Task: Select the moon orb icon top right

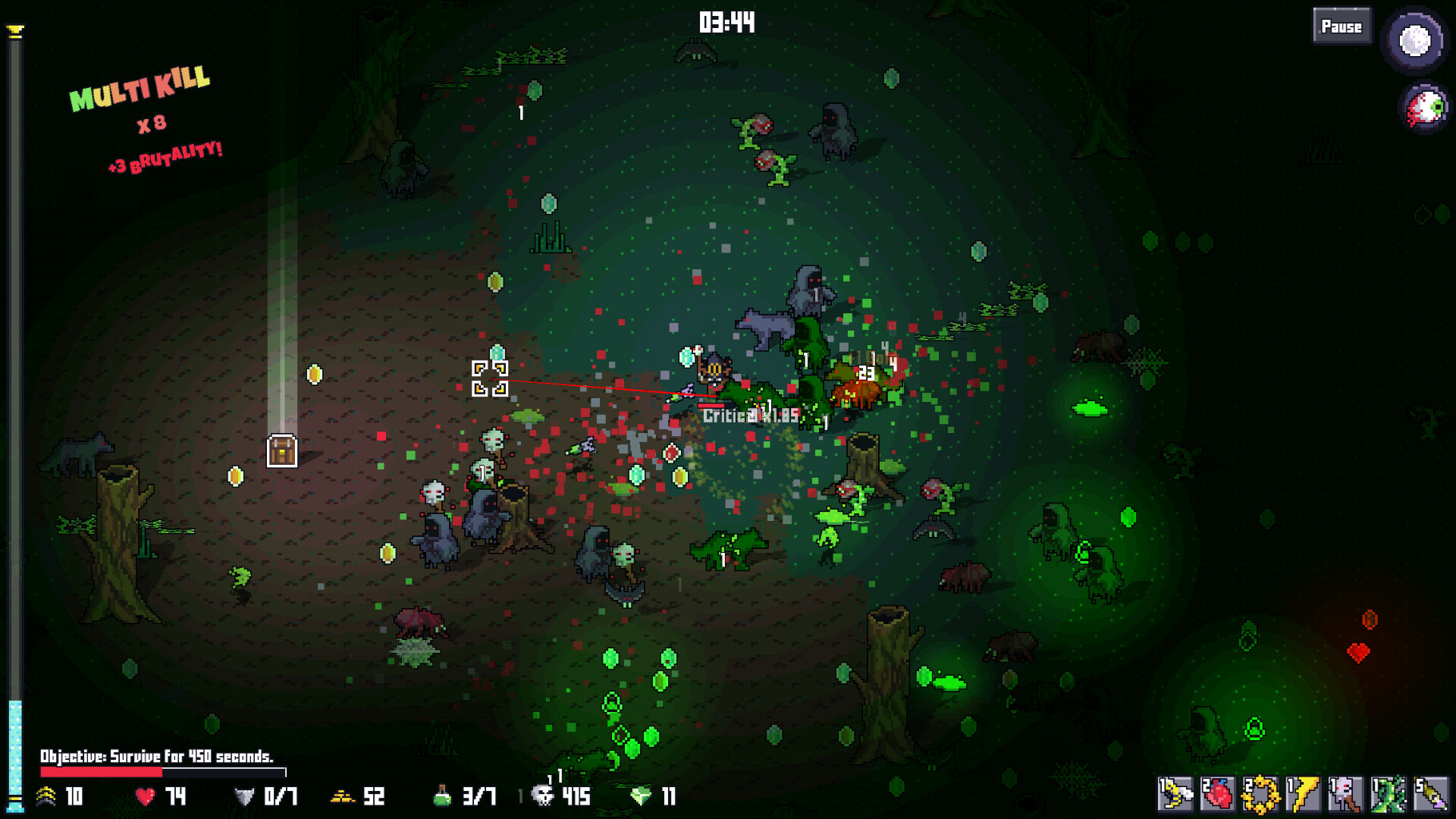Action: 1415,42
